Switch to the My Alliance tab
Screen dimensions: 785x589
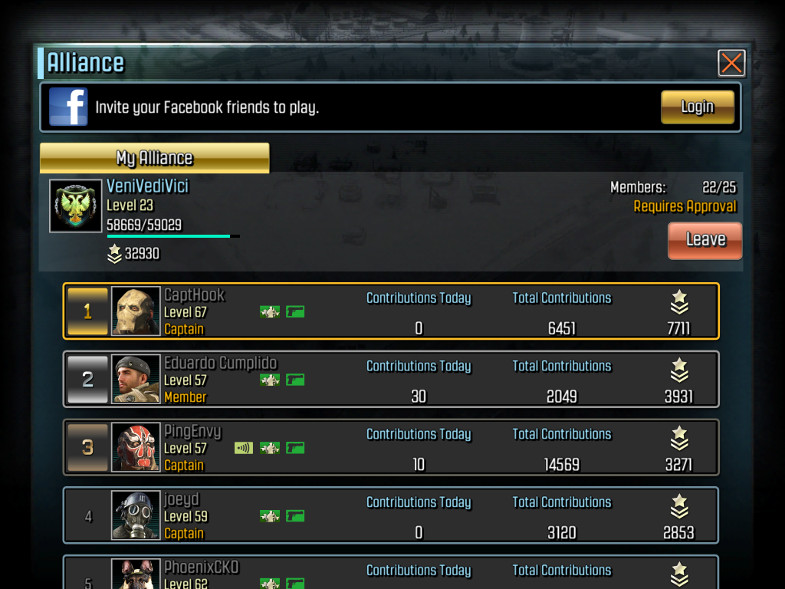point(154,158)
